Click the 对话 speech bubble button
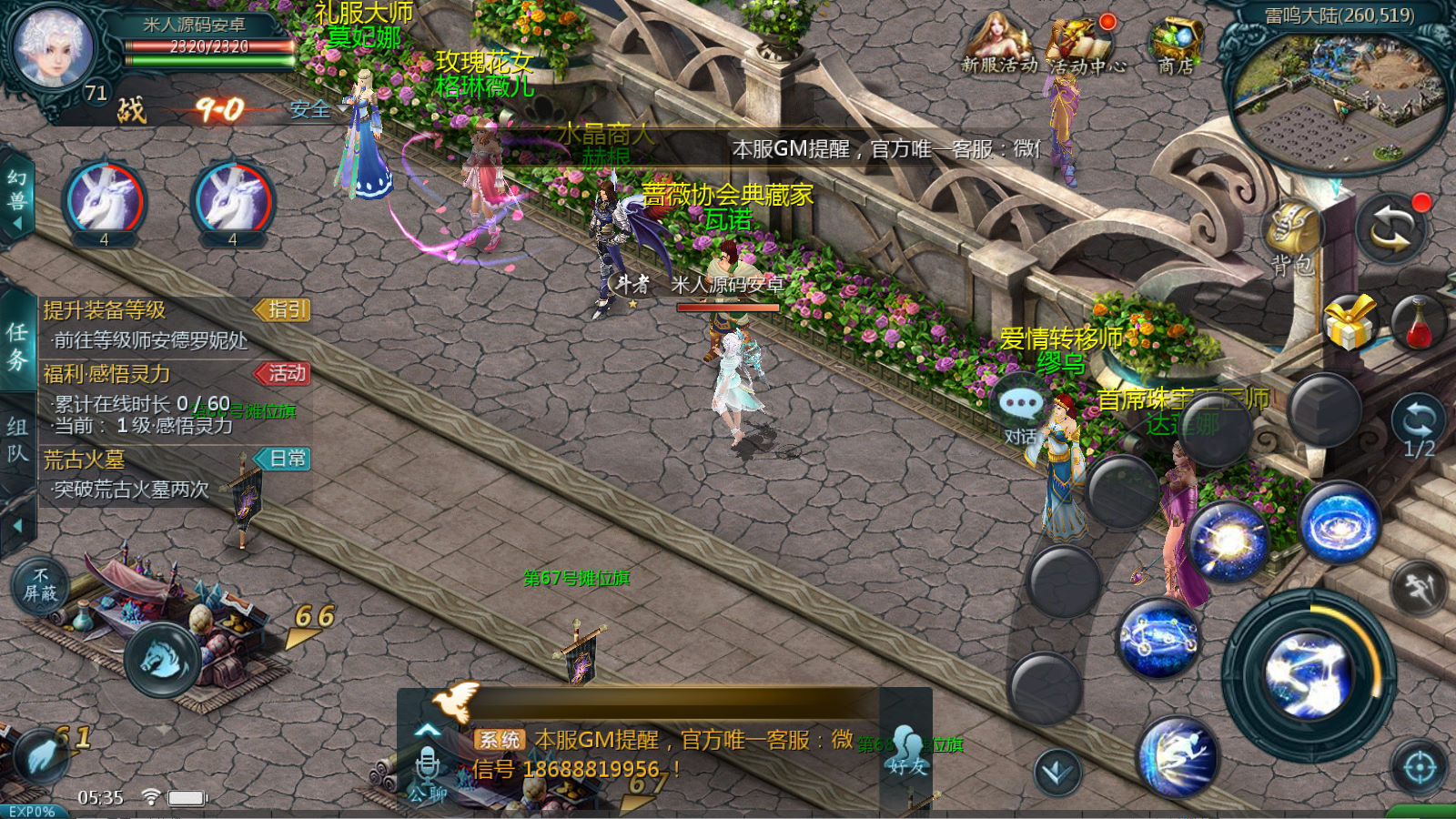The width and height of the screenshot is (1456, 819). tap(1020, 411)
